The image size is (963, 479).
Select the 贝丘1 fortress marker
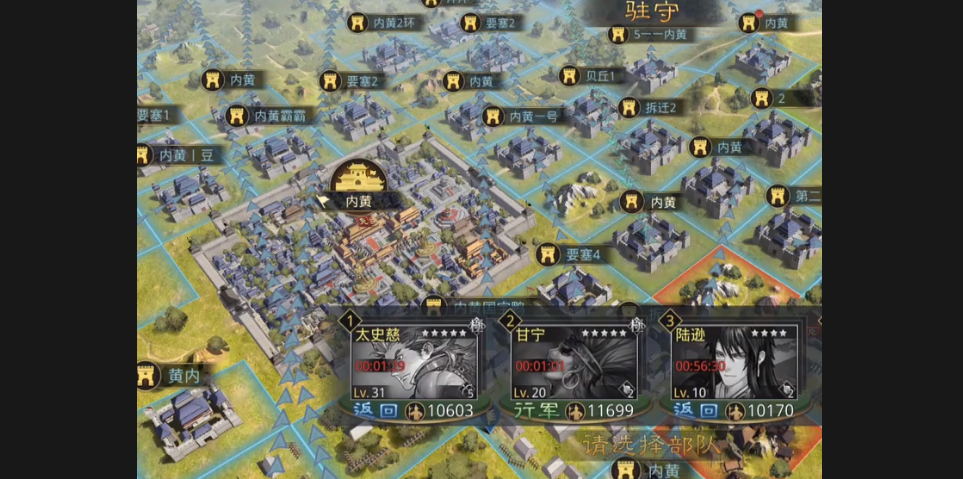pos(592,76)
